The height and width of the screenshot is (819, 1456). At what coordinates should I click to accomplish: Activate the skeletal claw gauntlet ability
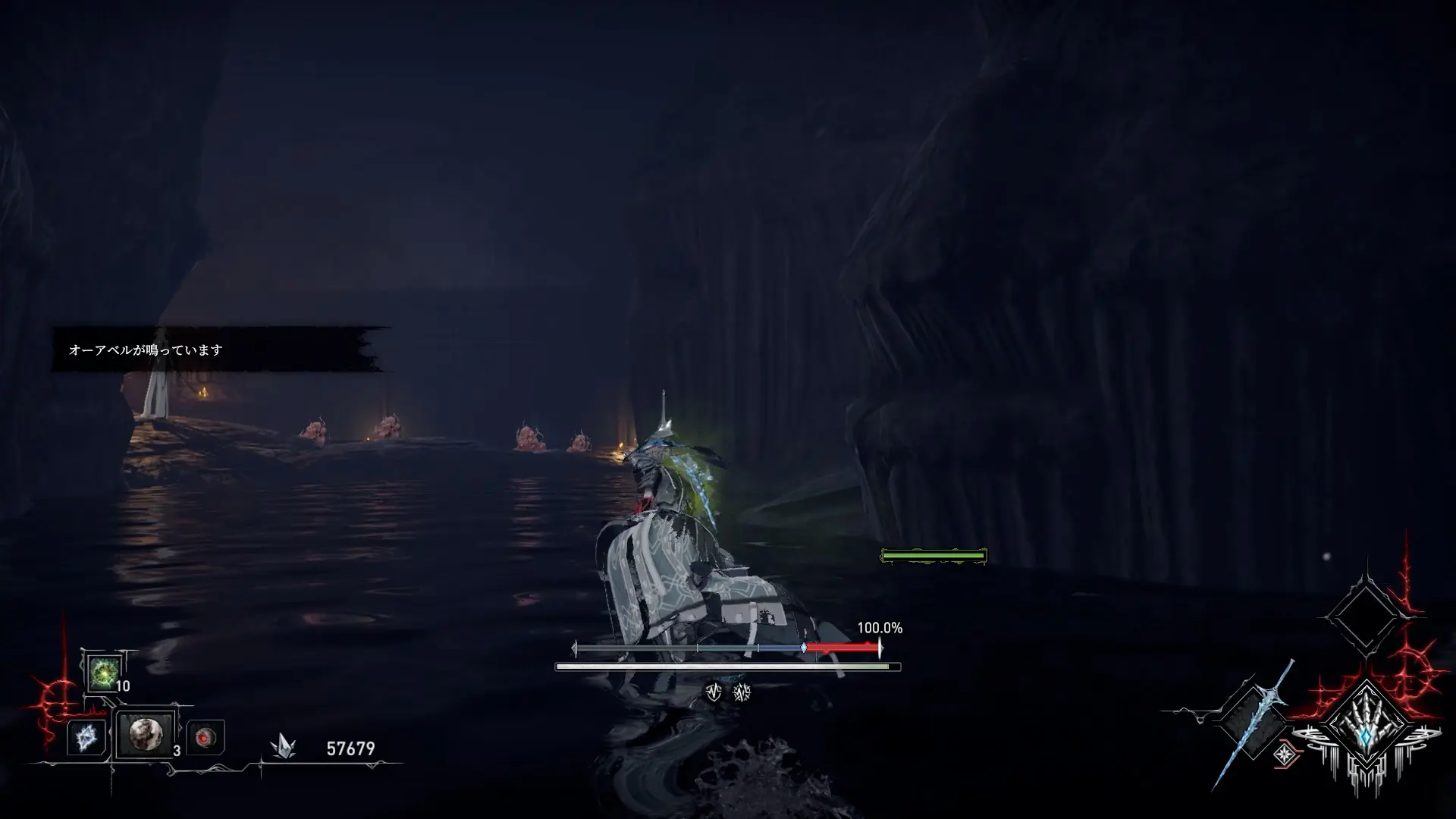pos(1366,726)
